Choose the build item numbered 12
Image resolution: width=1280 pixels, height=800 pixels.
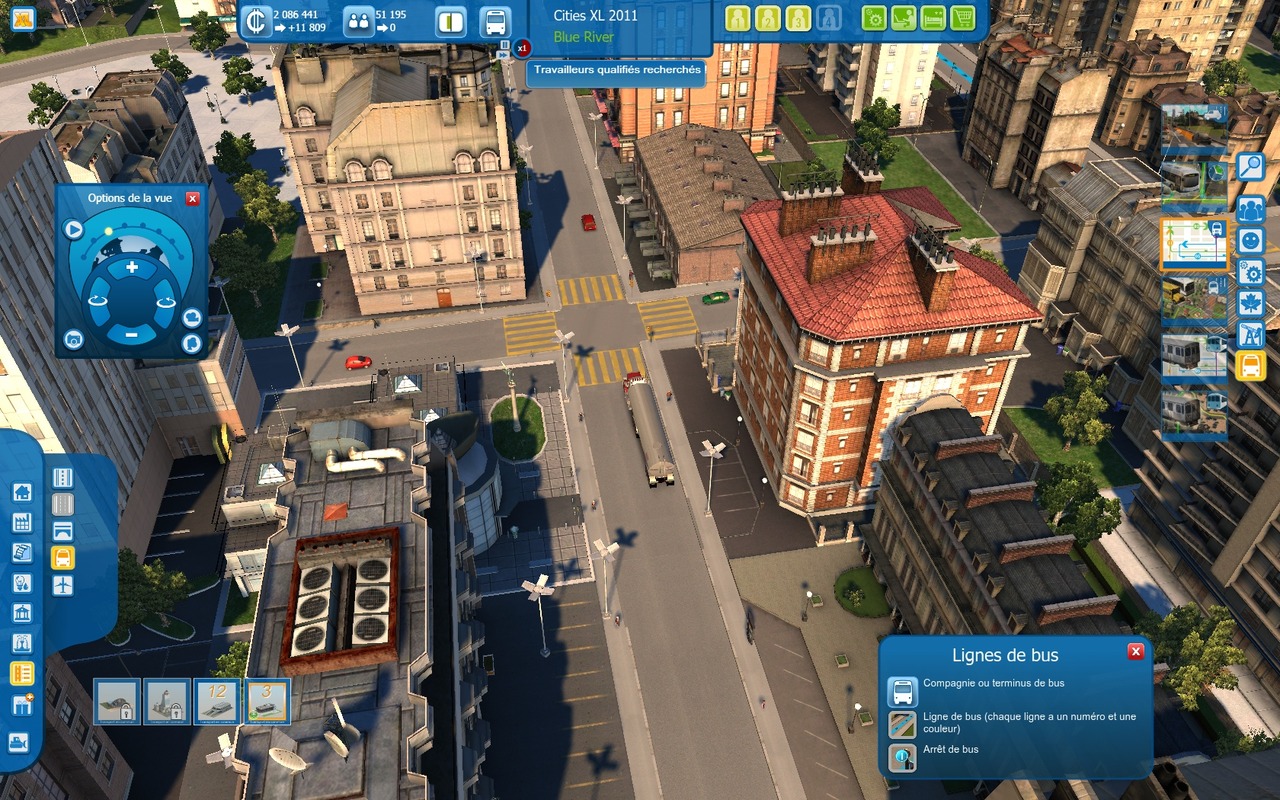217,701
